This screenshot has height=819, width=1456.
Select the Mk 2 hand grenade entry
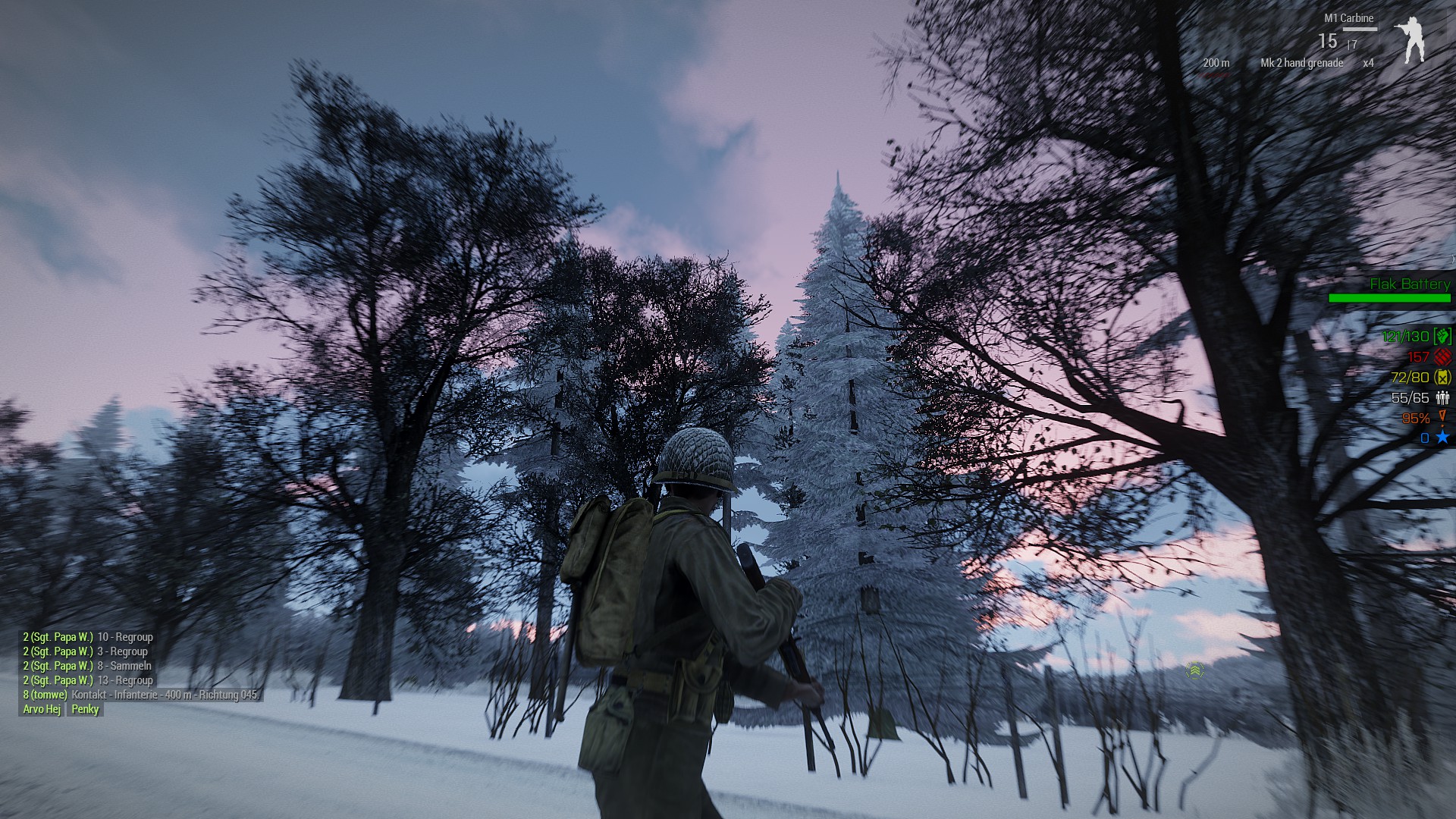click(1301, 63)
